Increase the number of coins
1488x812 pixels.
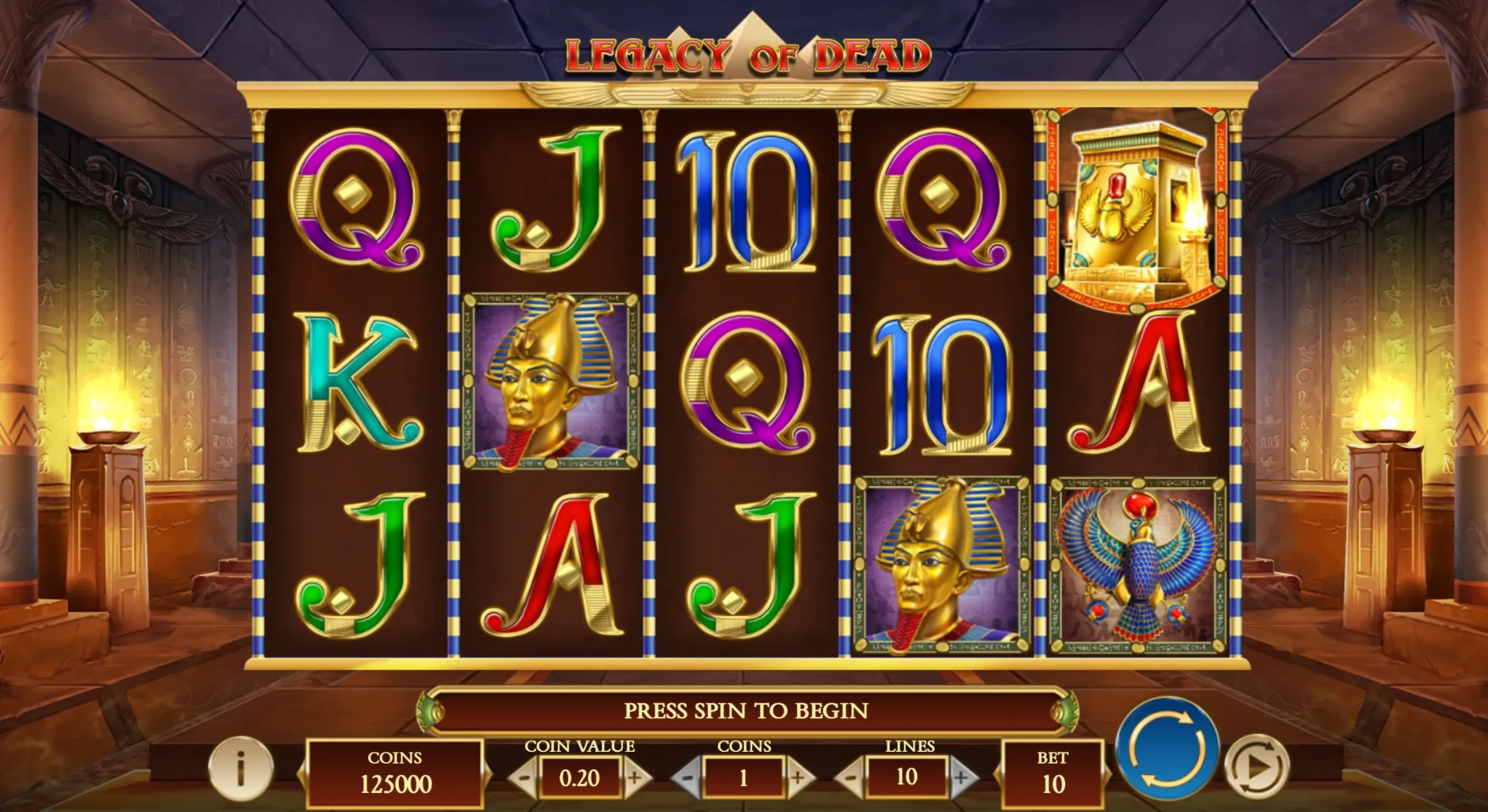[x=799, y=778]
